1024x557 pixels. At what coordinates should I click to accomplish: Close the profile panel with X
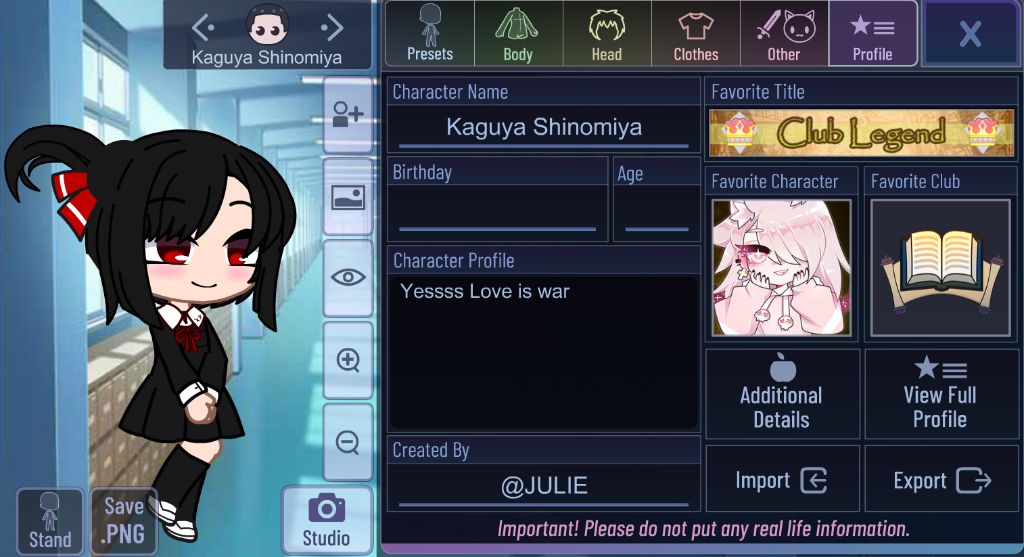pos(969,34)
